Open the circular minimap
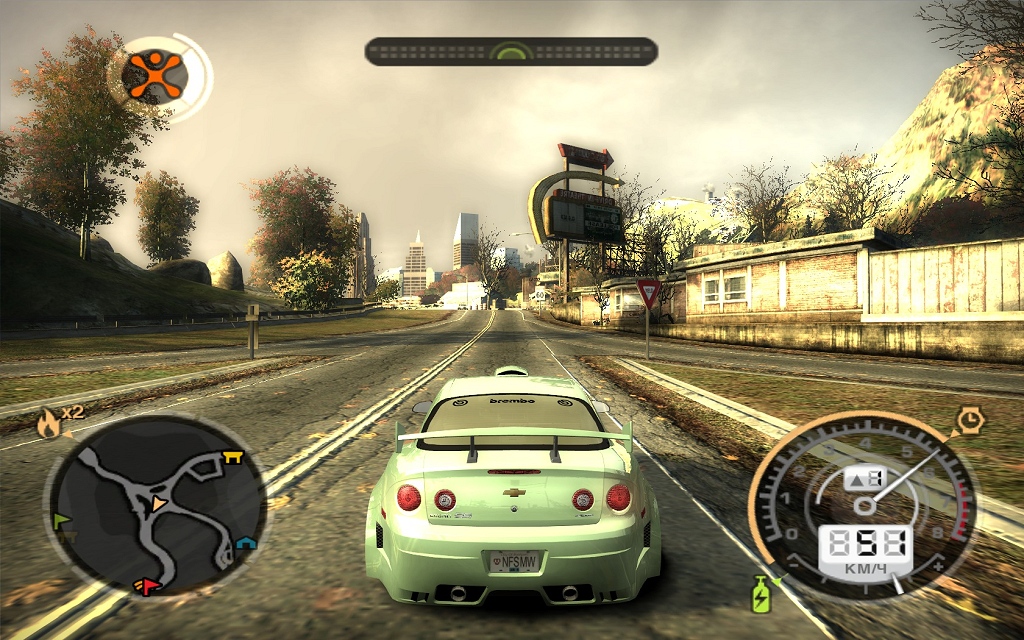 (x=155, y=505)
